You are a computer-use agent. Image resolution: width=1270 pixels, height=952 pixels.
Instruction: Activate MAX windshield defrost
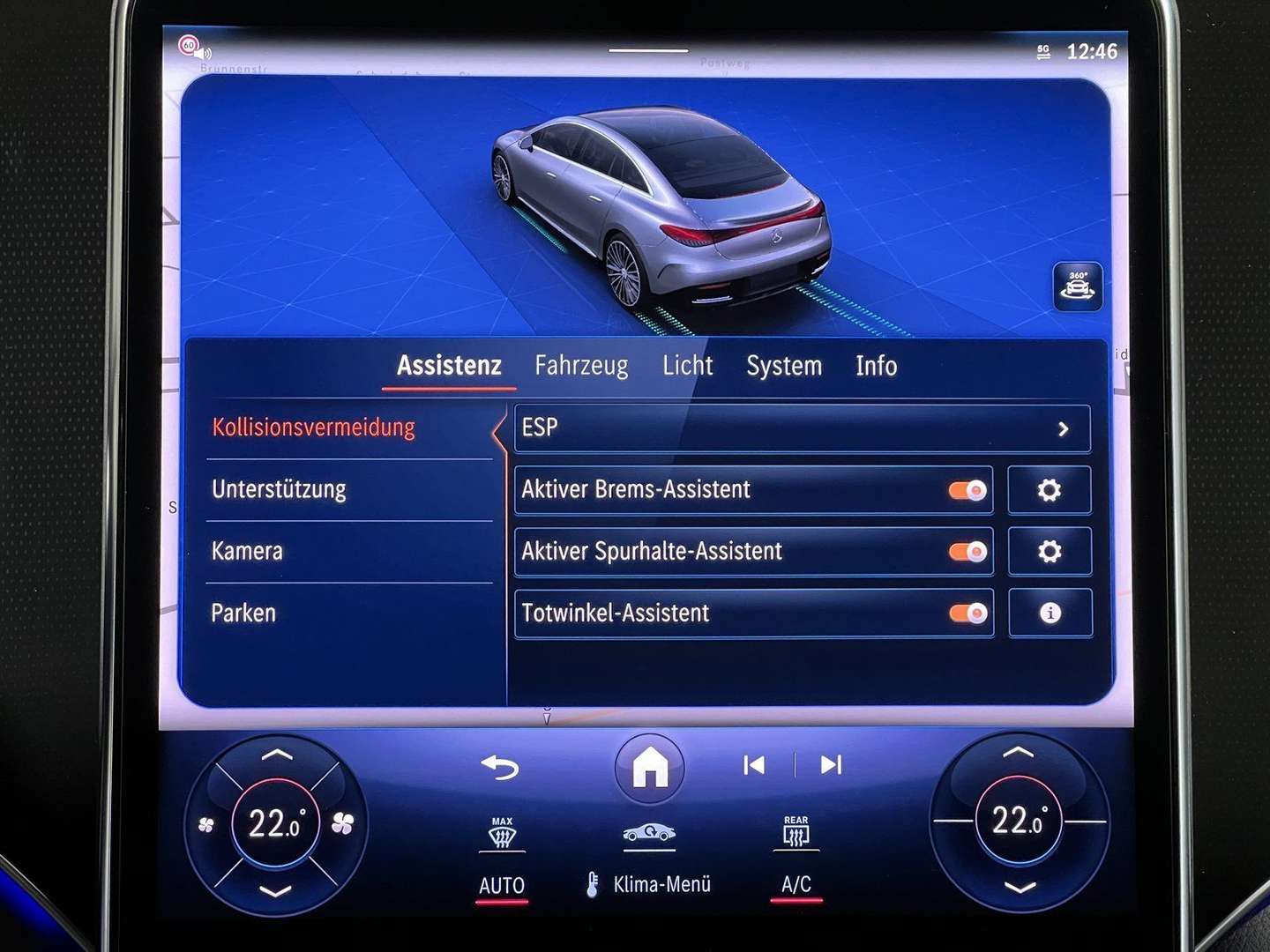[501, 833]
